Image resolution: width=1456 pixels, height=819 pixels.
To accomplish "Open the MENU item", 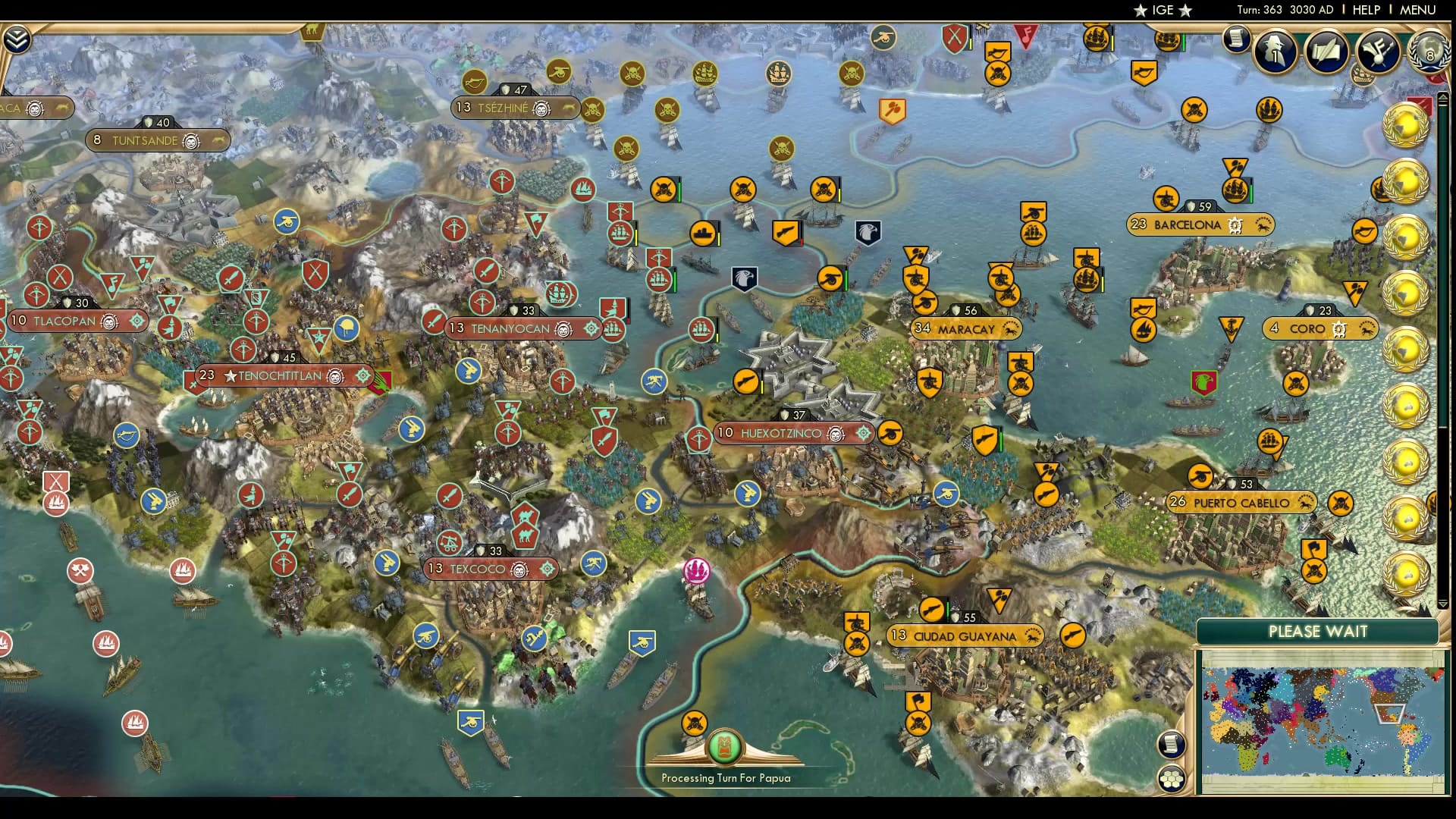I will click(x=1417, y=11).
